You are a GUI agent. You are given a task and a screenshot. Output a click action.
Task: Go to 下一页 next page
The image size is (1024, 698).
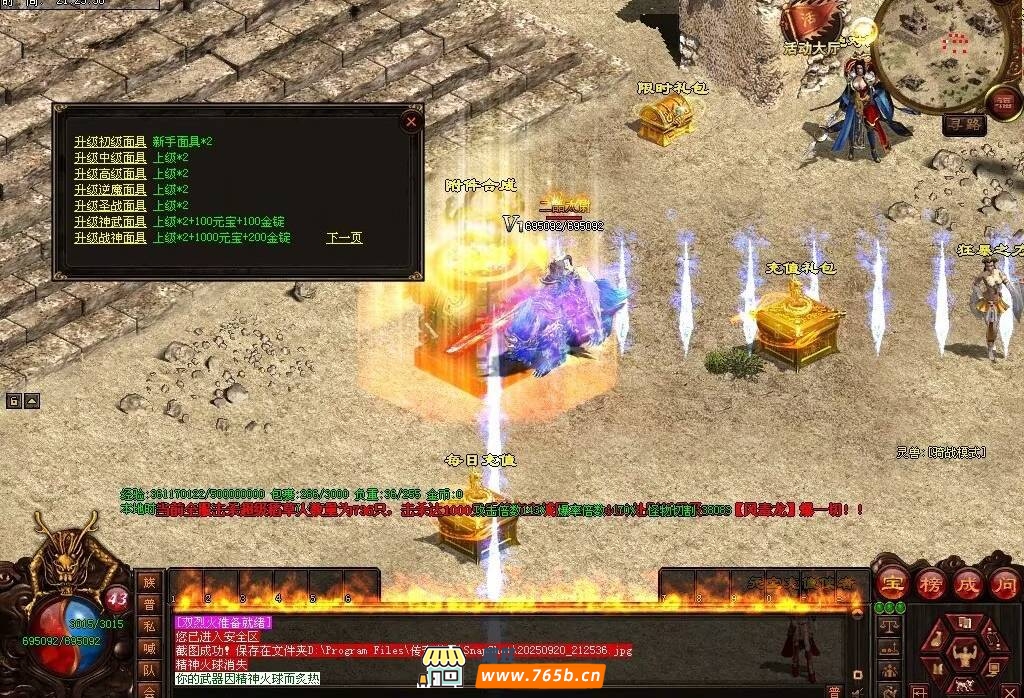[x=344, y=238]
